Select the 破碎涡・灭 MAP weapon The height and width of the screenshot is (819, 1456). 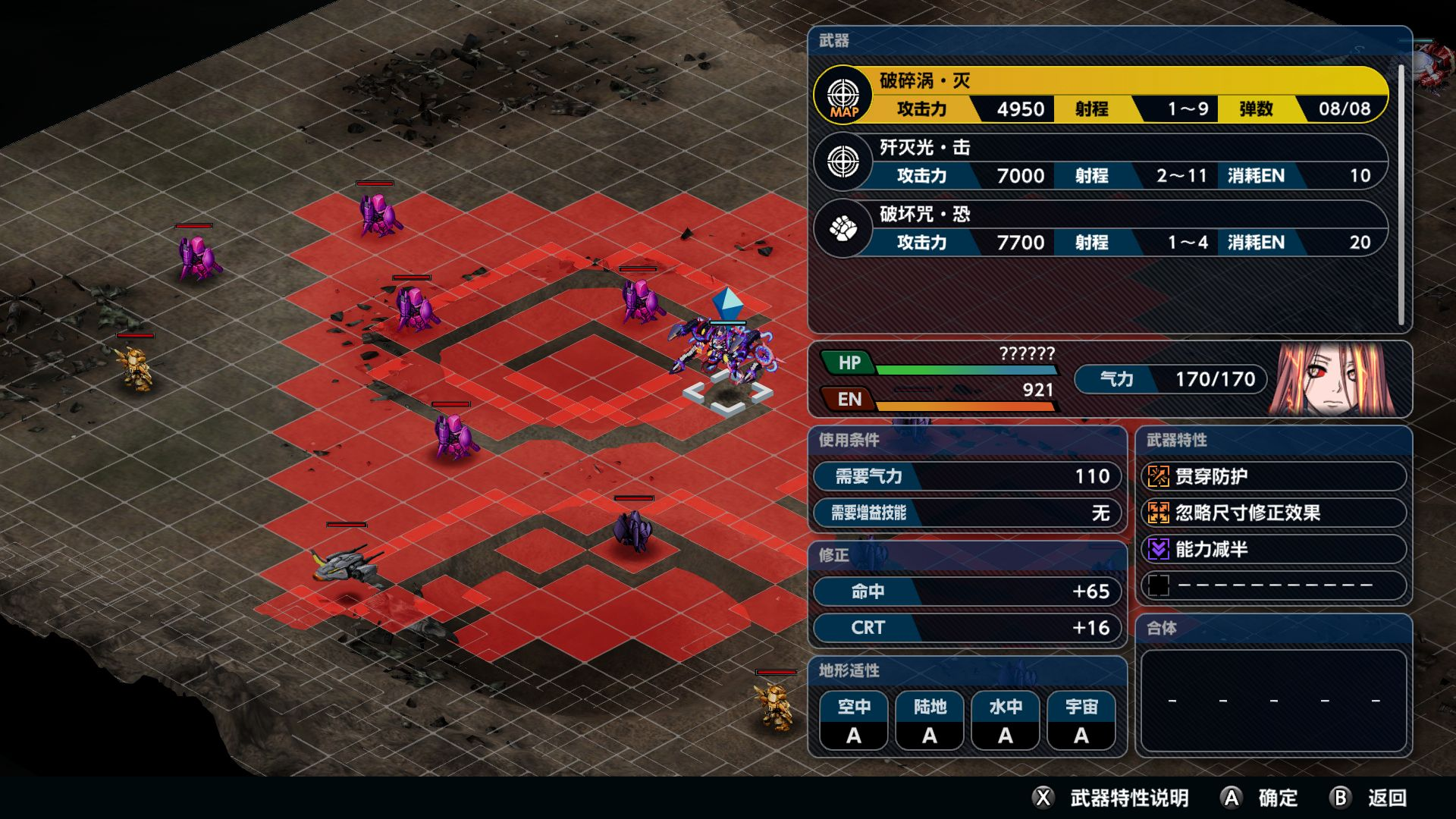tap(1100, 95)
